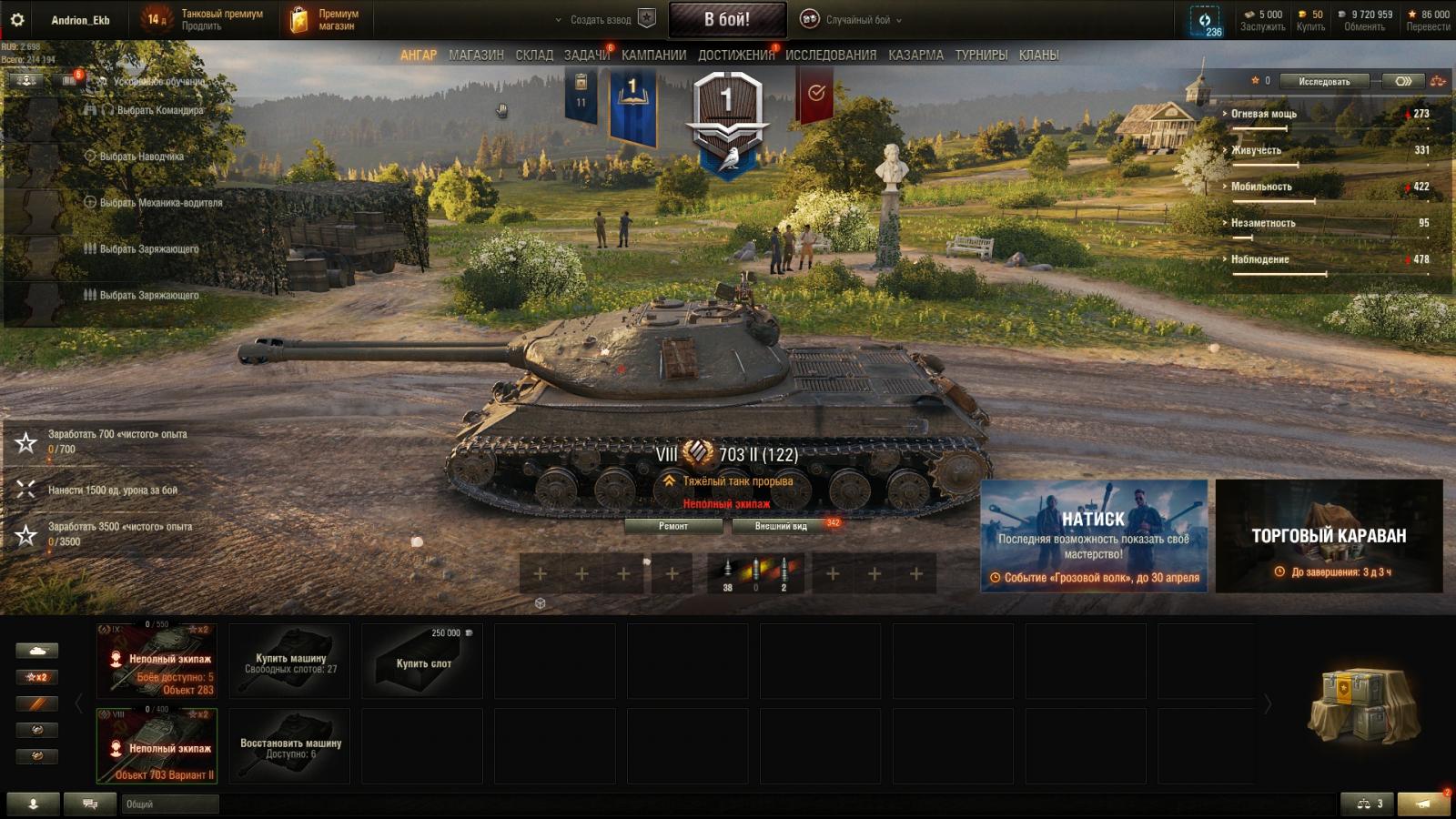The height and width of the screenshot is (819, 1456).
Task: Open the Торговый караван event banner
Action: 1329,537
